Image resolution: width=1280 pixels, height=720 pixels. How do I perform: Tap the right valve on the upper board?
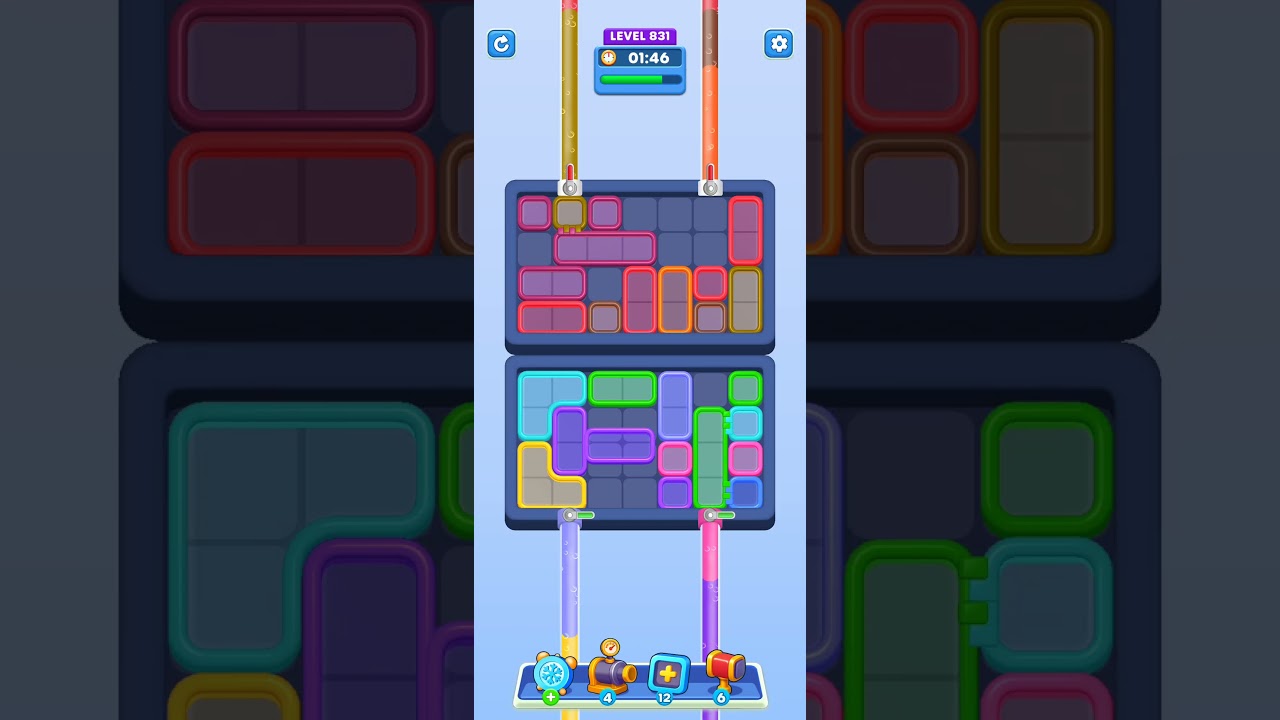click(x=711, y=187)
